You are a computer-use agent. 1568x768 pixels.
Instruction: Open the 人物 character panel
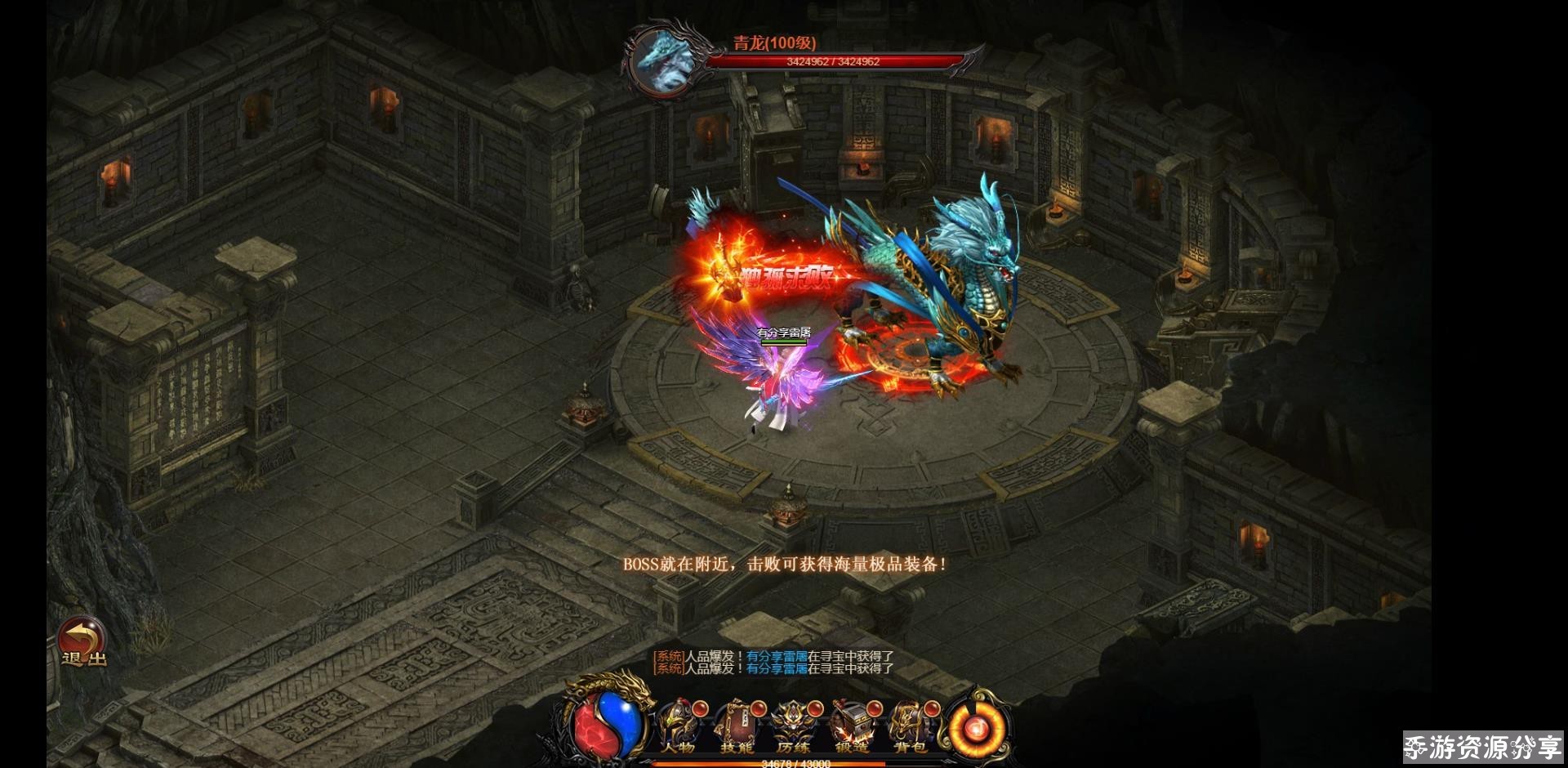[678, 728]
